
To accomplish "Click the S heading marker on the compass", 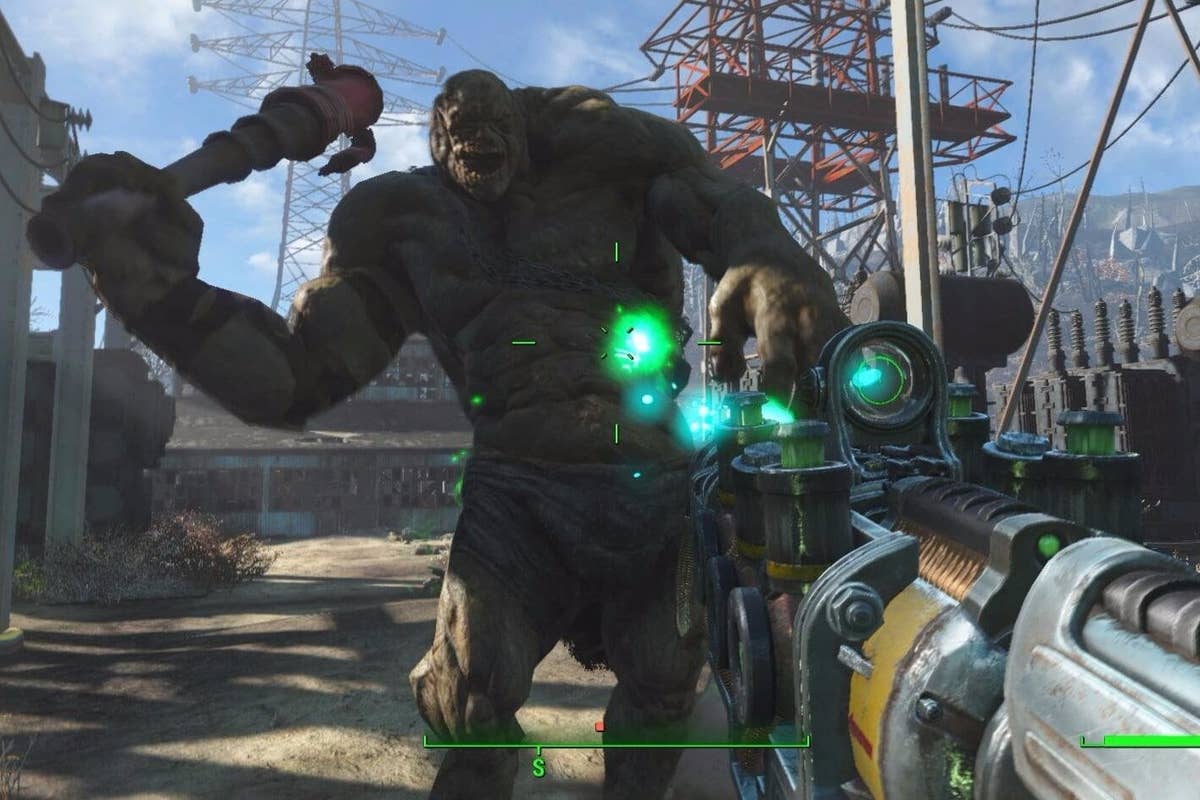I will [x=538, y=767].
